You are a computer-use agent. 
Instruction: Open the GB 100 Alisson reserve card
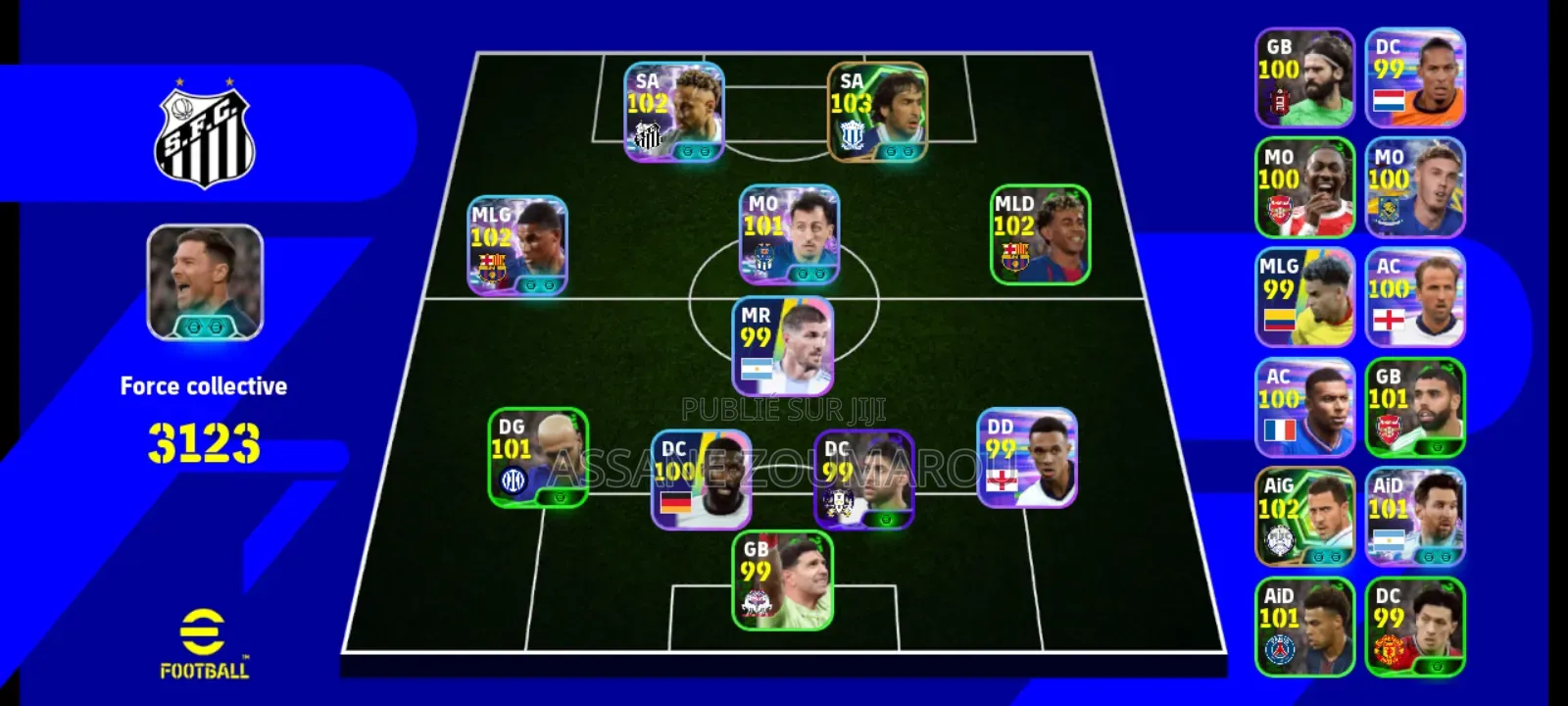pyautogui.click(x=1304, y=76)
